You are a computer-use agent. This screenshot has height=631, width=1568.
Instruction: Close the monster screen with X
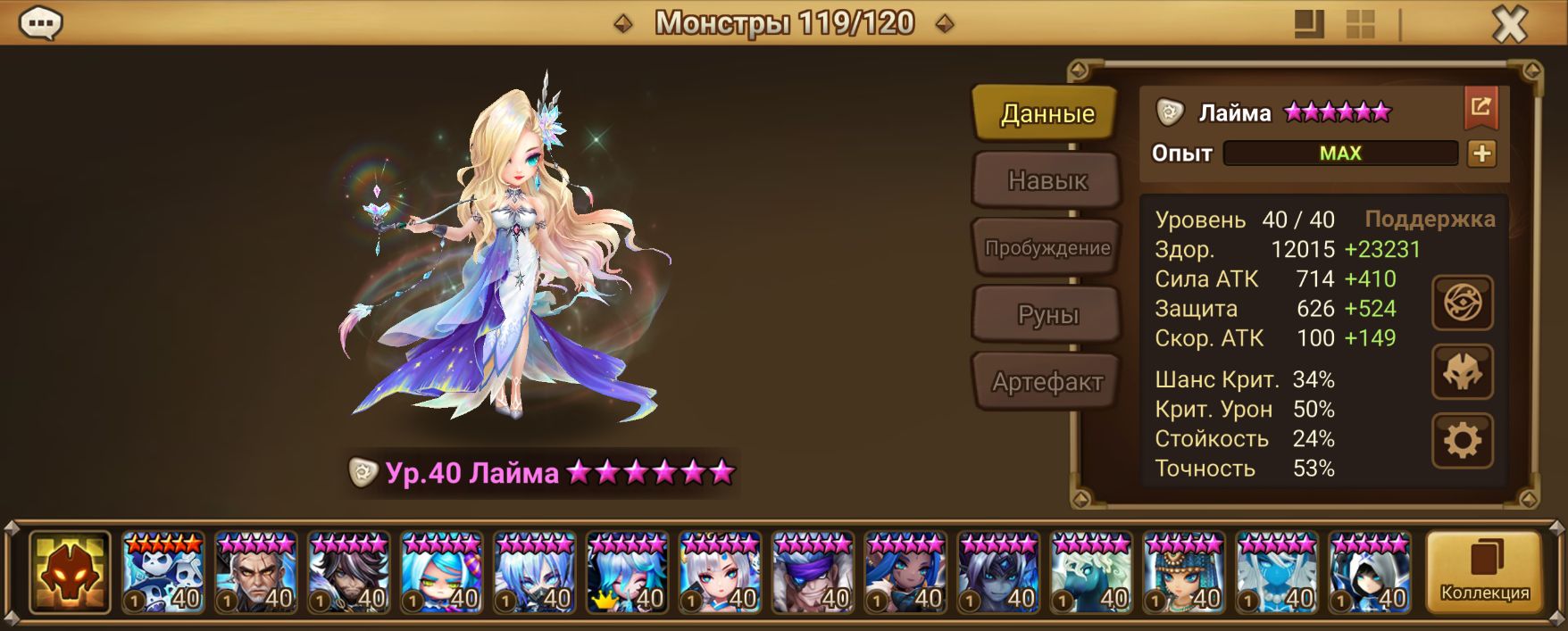tap(1510, 24)
